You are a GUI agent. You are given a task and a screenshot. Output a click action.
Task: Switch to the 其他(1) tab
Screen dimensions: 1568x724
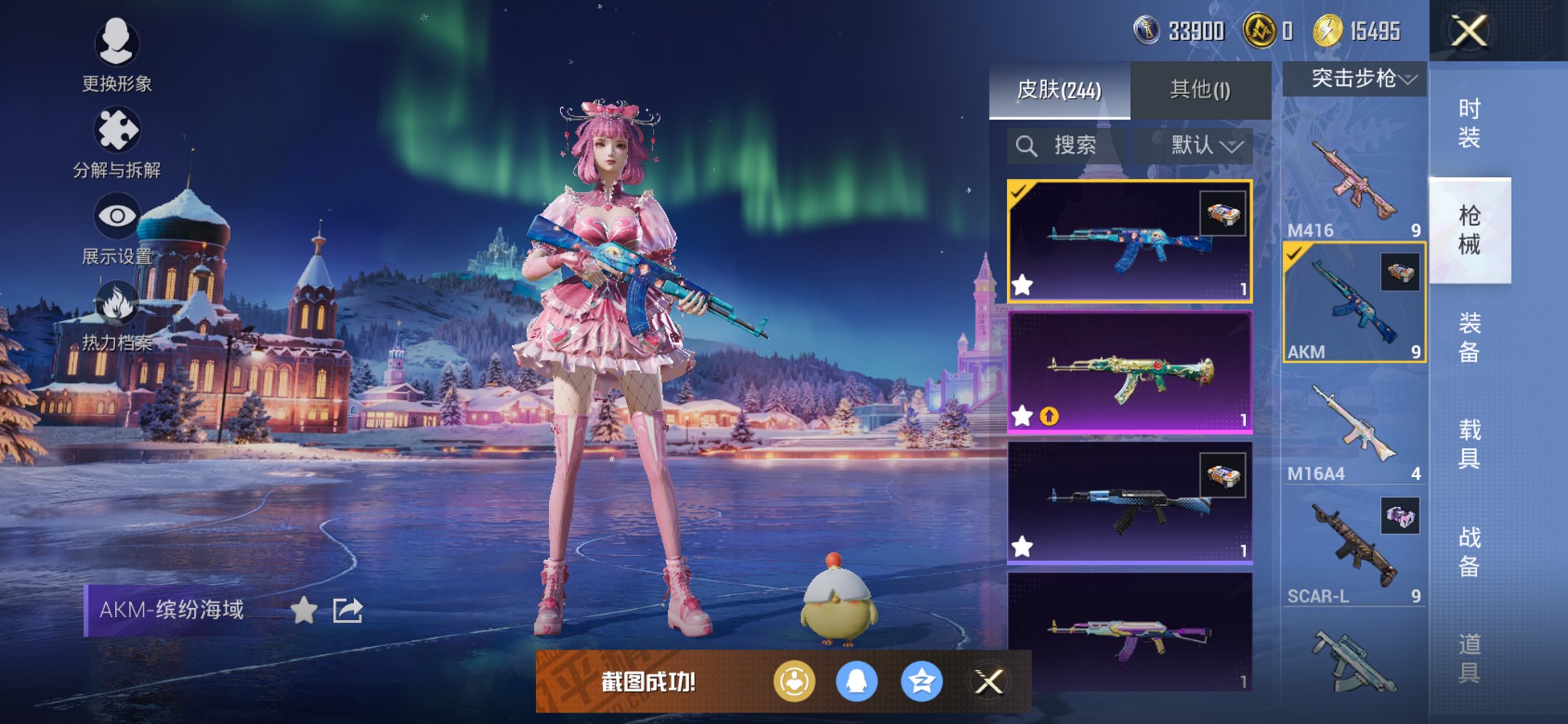(1200, 89)
